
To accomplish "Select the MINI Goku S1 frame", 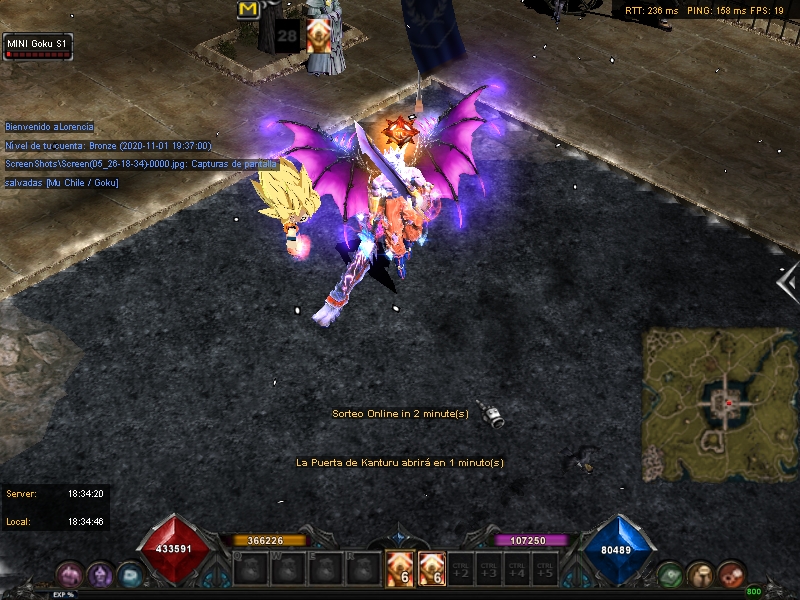I will point(38,46).
